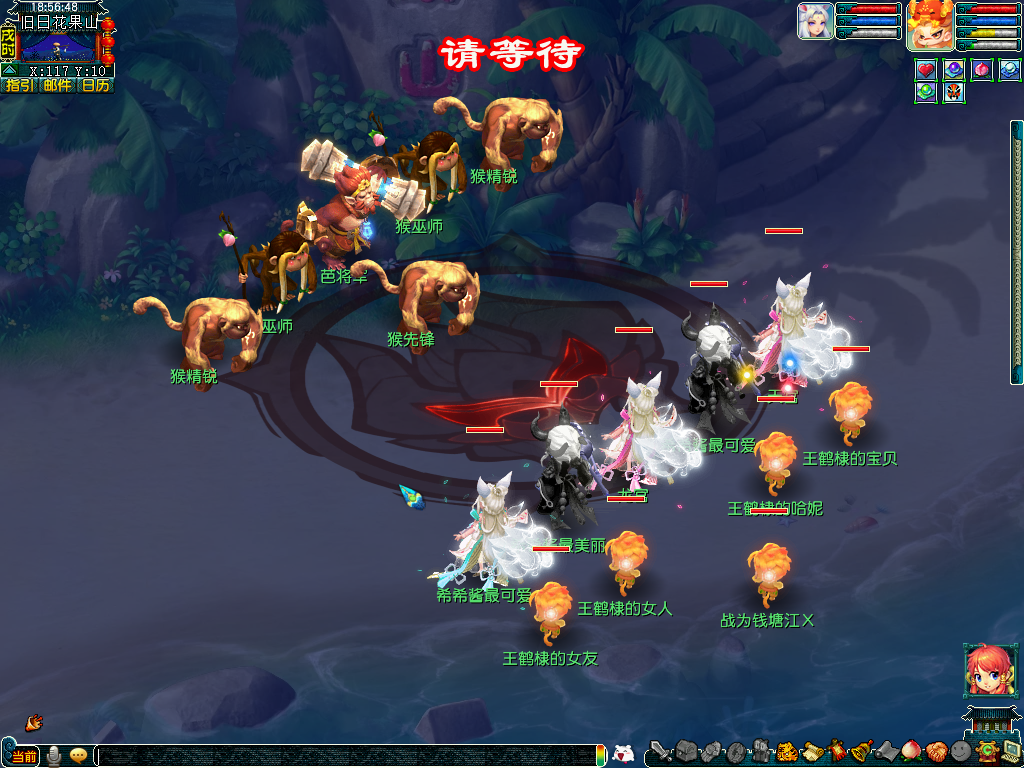Open the 邮件 mail button
The width and height of the screenshot is (1024, 768).
57,86
